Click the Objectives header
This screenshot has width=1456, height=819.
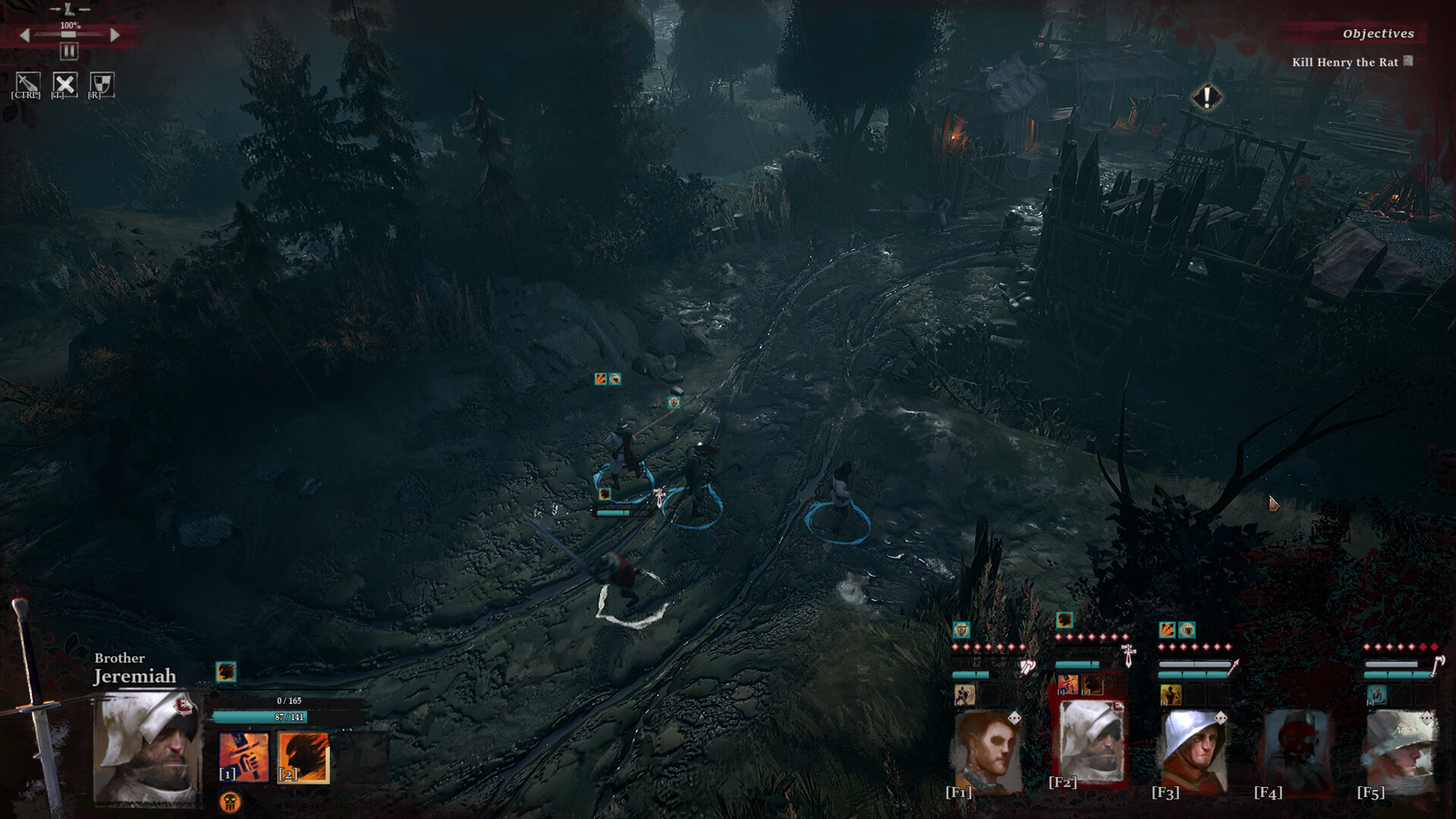1378,33
